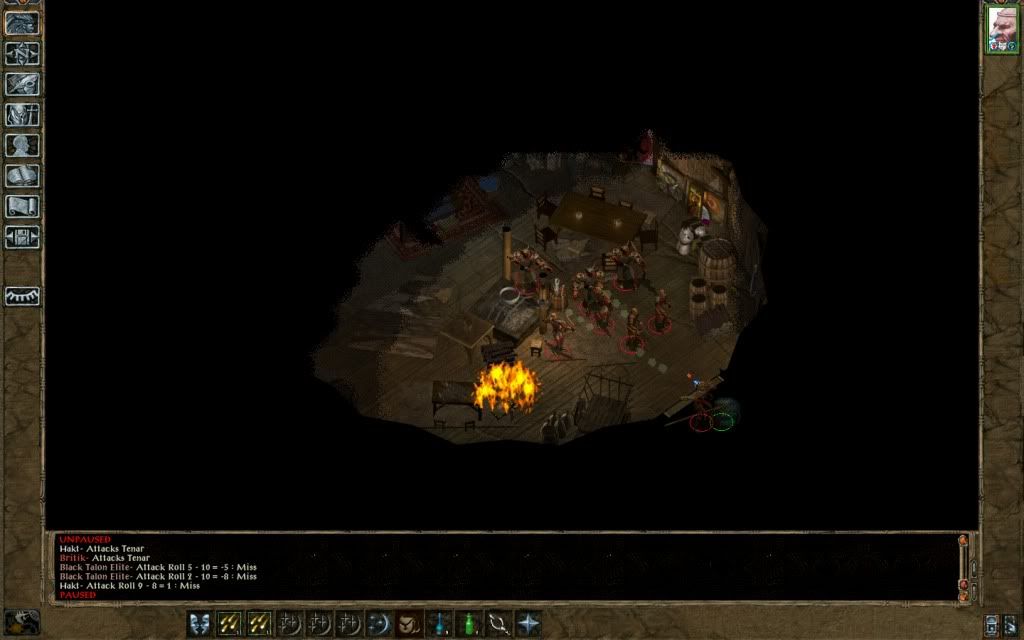Select the bearded character portrait
1024x640 pixels.
pos(1002,30)
